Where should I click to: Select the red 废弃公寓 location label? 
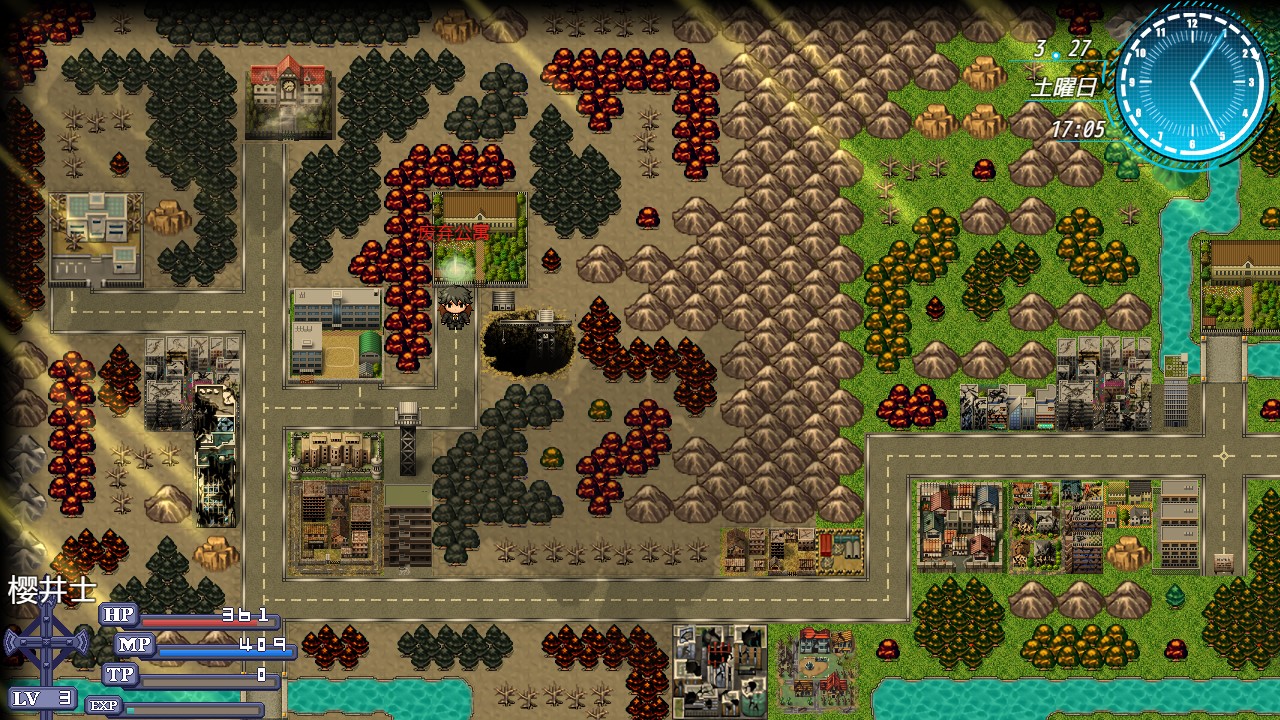tap(454, 232)
